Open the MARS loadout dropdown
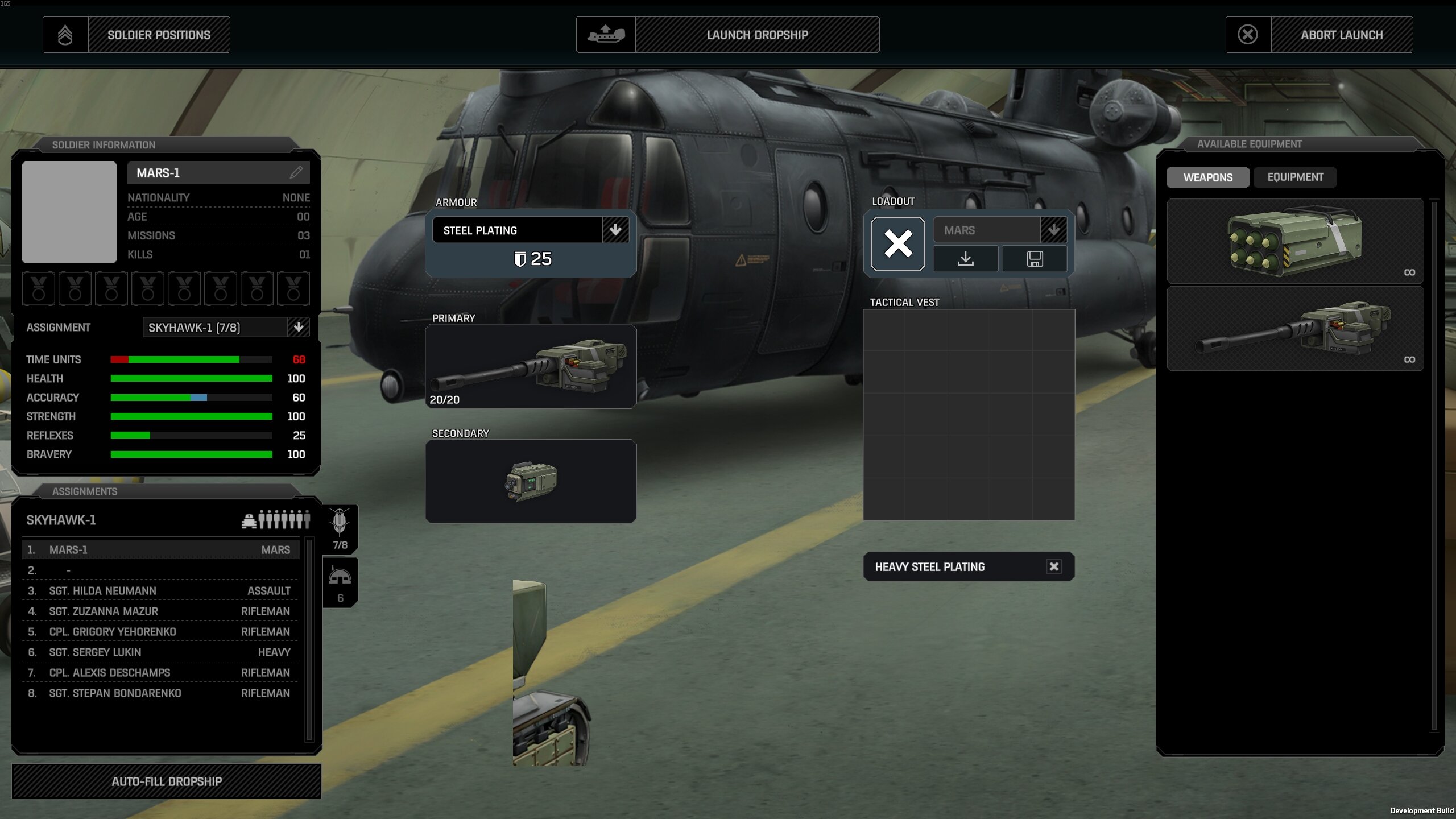The width and height of the screenshot is (1456, 819). pos(1053,230)
